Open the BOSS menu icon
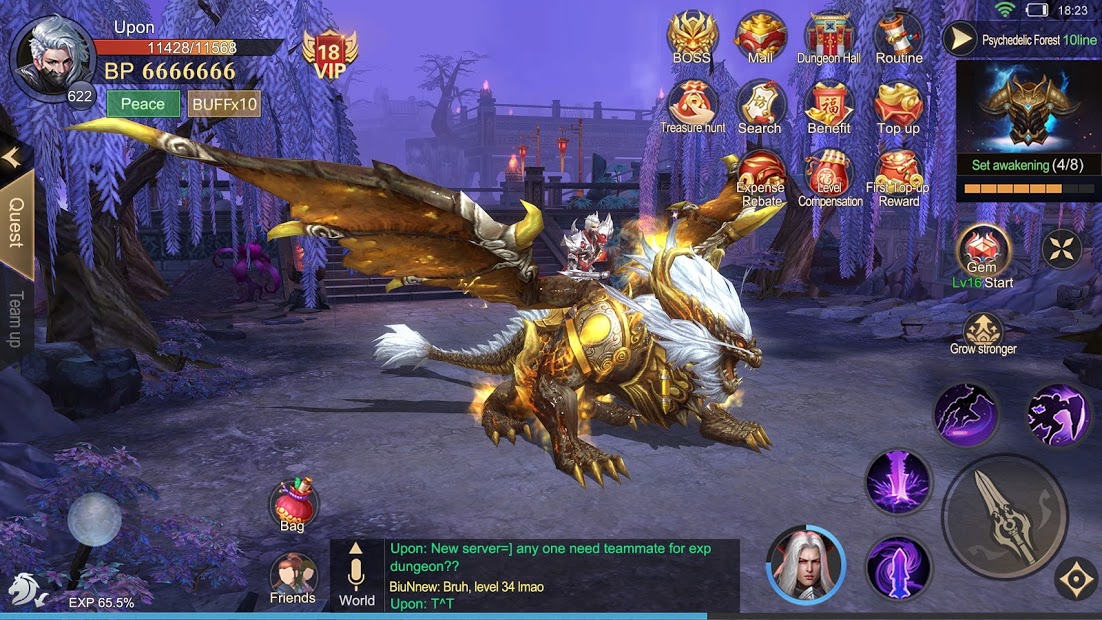1102x620 pixels. coord(692,37)
